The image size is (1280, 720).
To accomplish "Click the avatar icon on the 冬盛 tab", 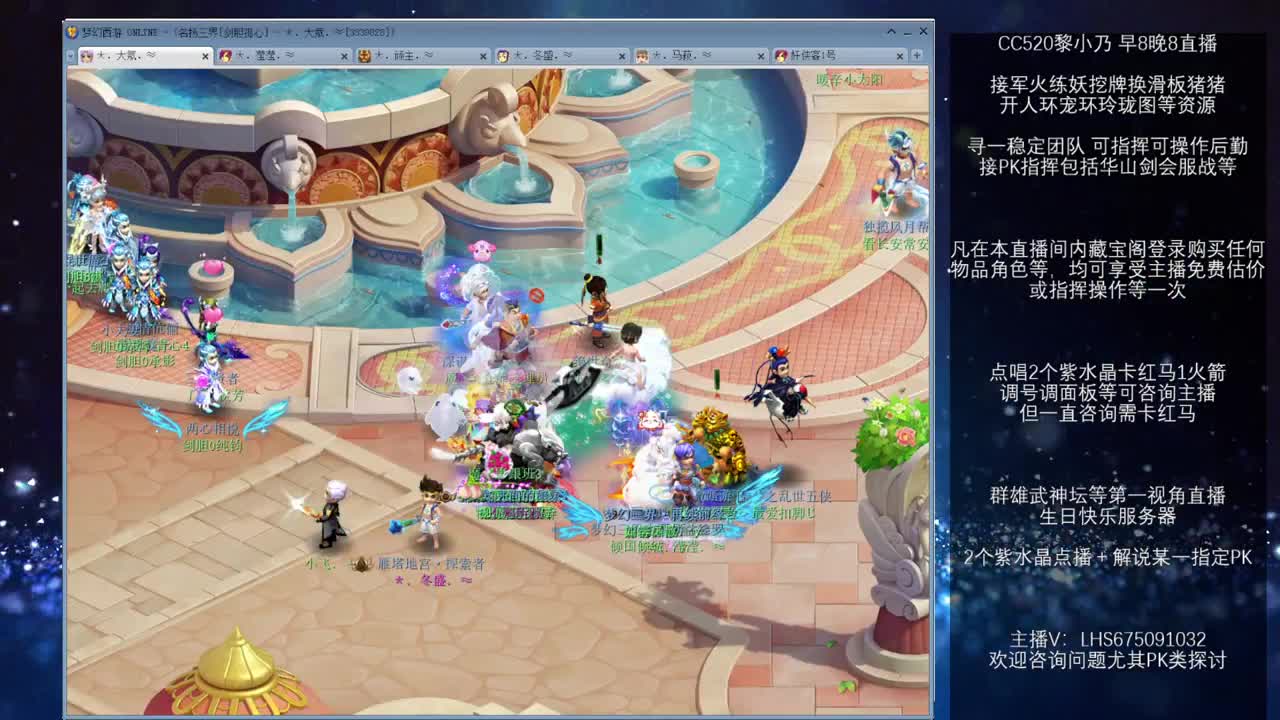I will 503,52.
